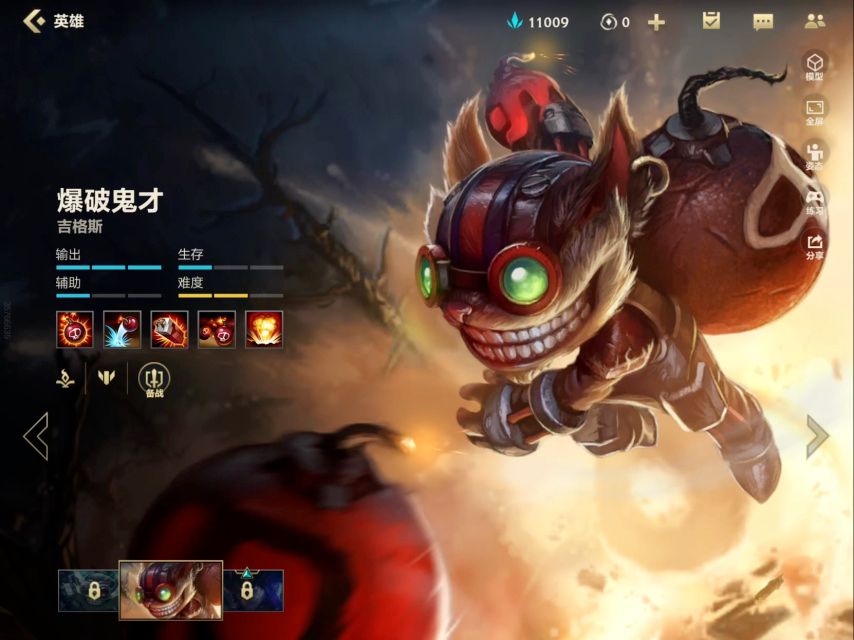Add currency with the plus button
This screenshot has height=640, width=854.
coord(656,22)
